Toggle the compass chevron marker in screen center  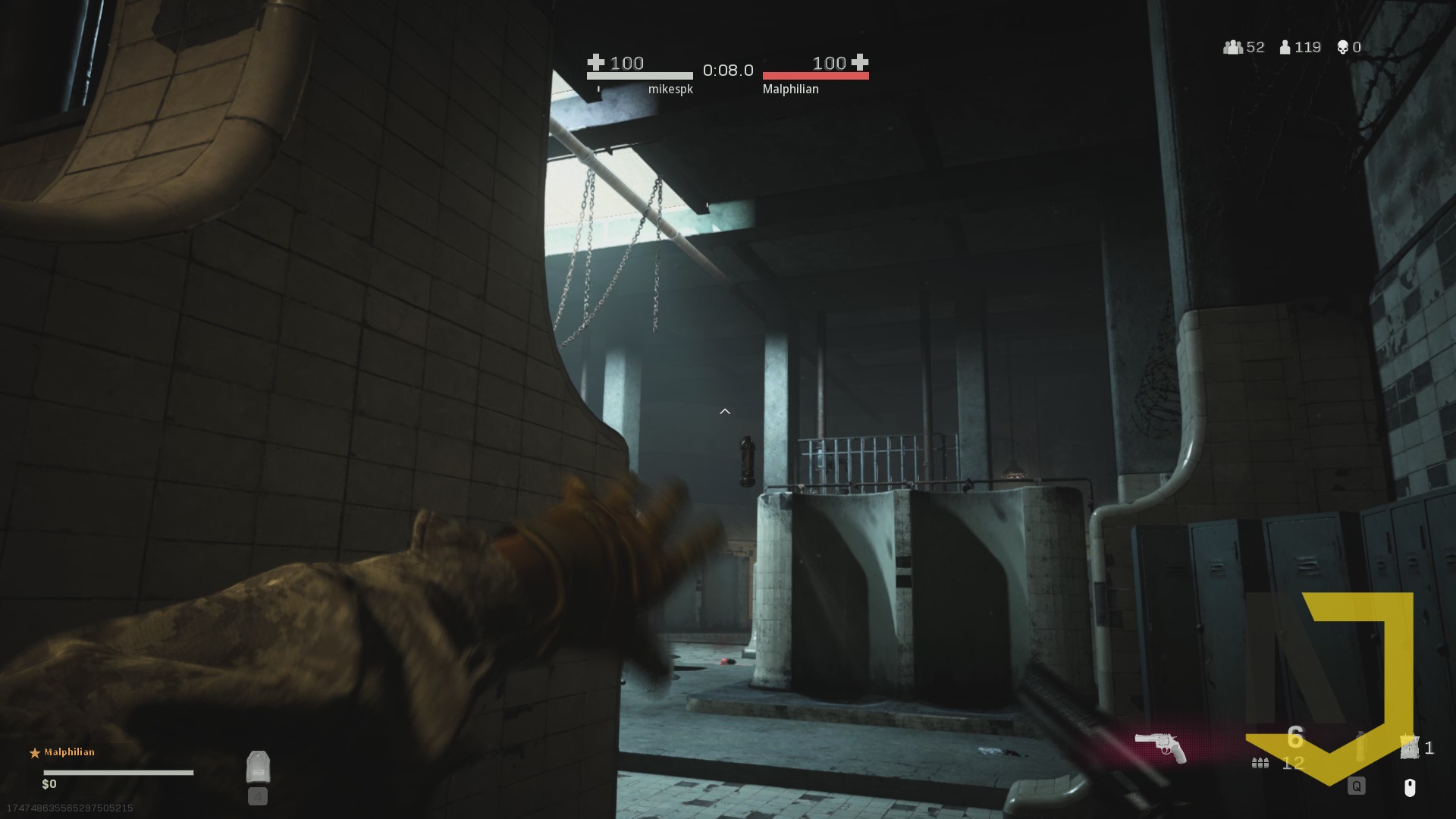725,411
